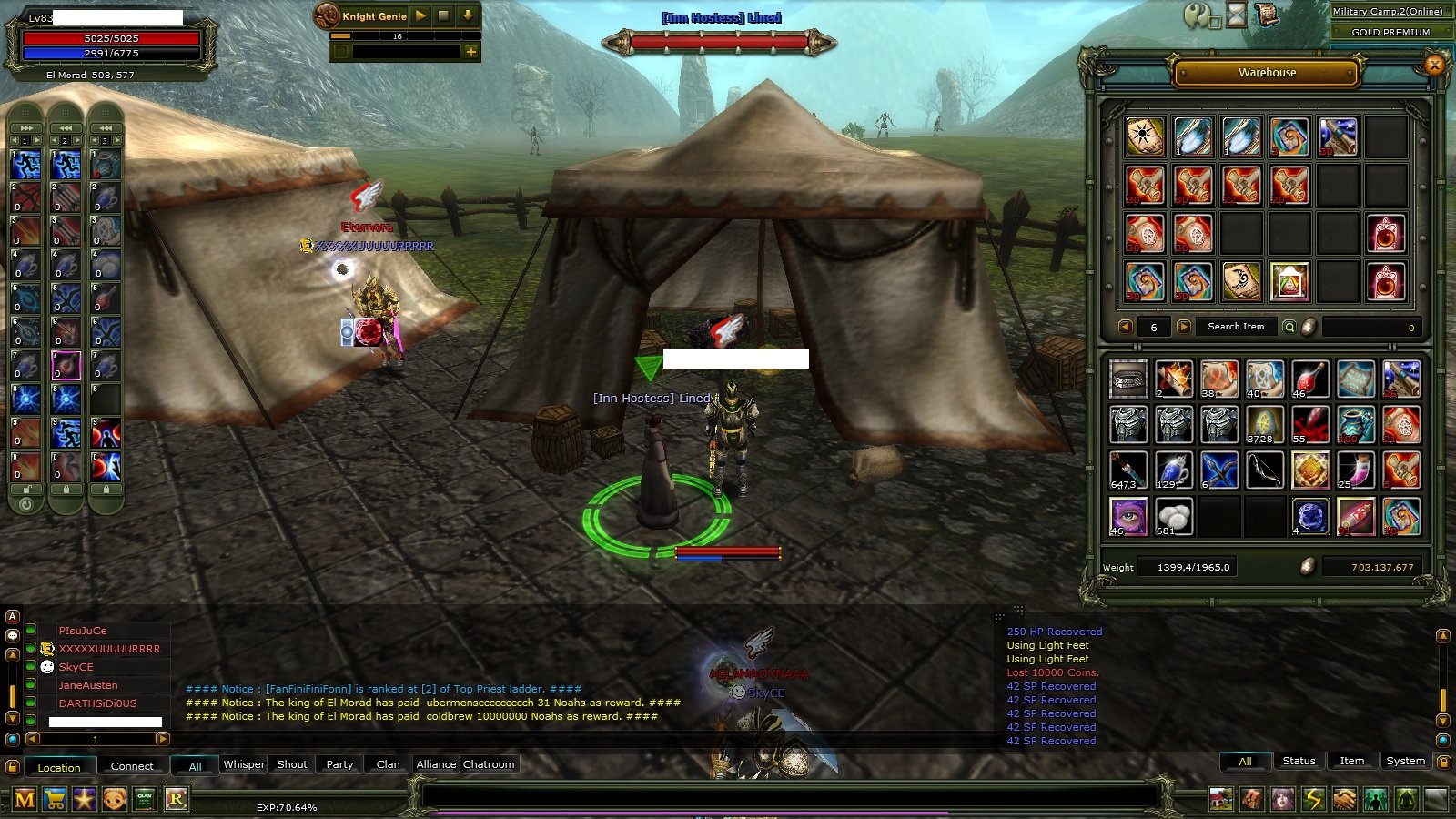Stop Knight Genie with the square button
Viewport: 1456px width, 819px height.
[x=442, y=16]
